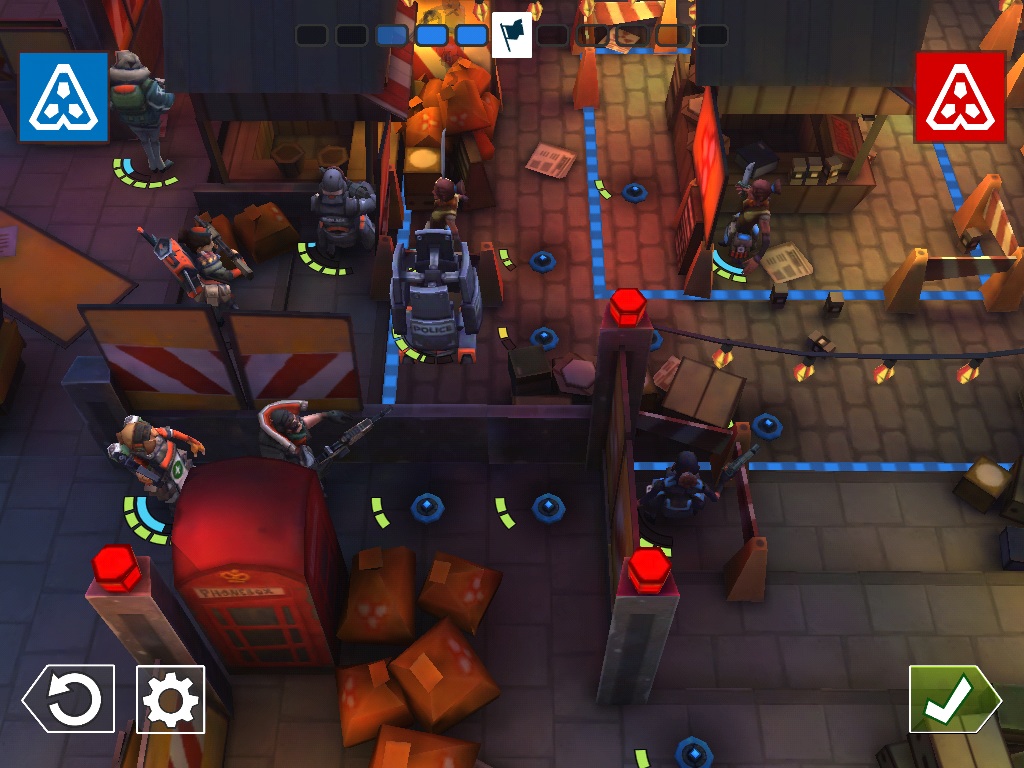Screen dimensions: 1024x768
Task: Select the flag marker on the turn tracker
Action: click(512, 36)
